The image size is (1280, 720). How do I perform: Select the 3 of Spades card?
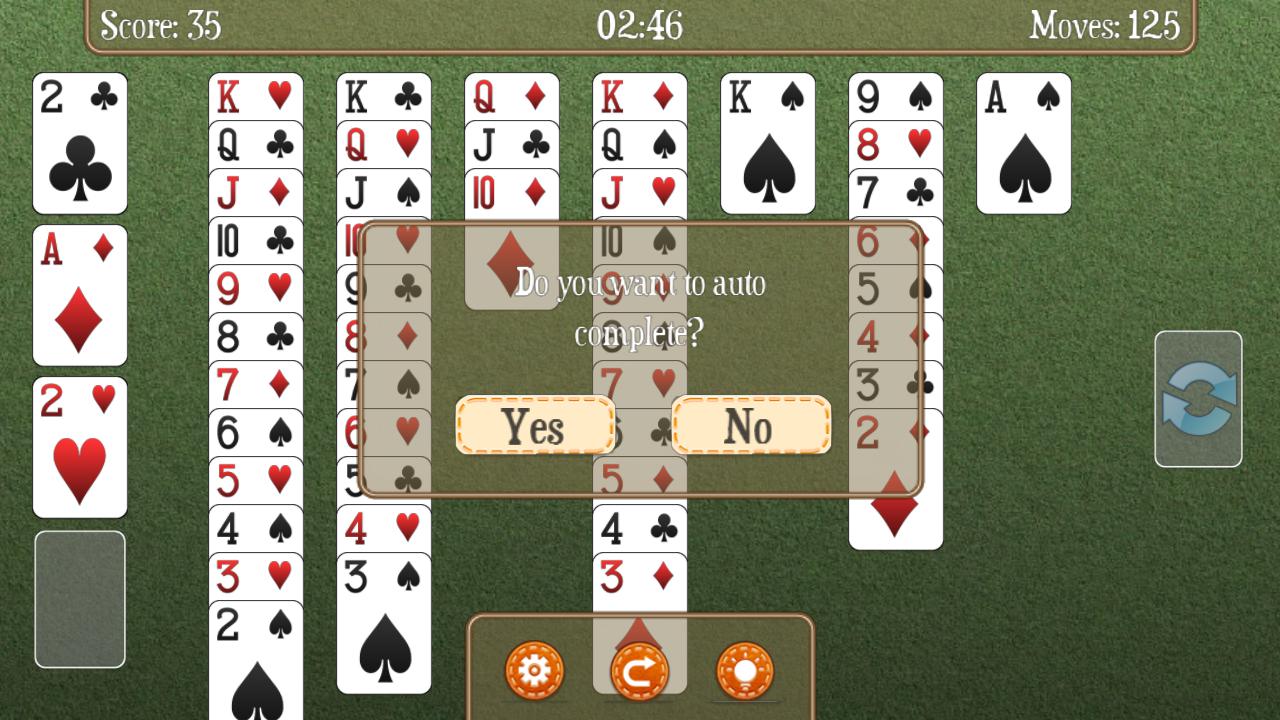click(383, 620)
